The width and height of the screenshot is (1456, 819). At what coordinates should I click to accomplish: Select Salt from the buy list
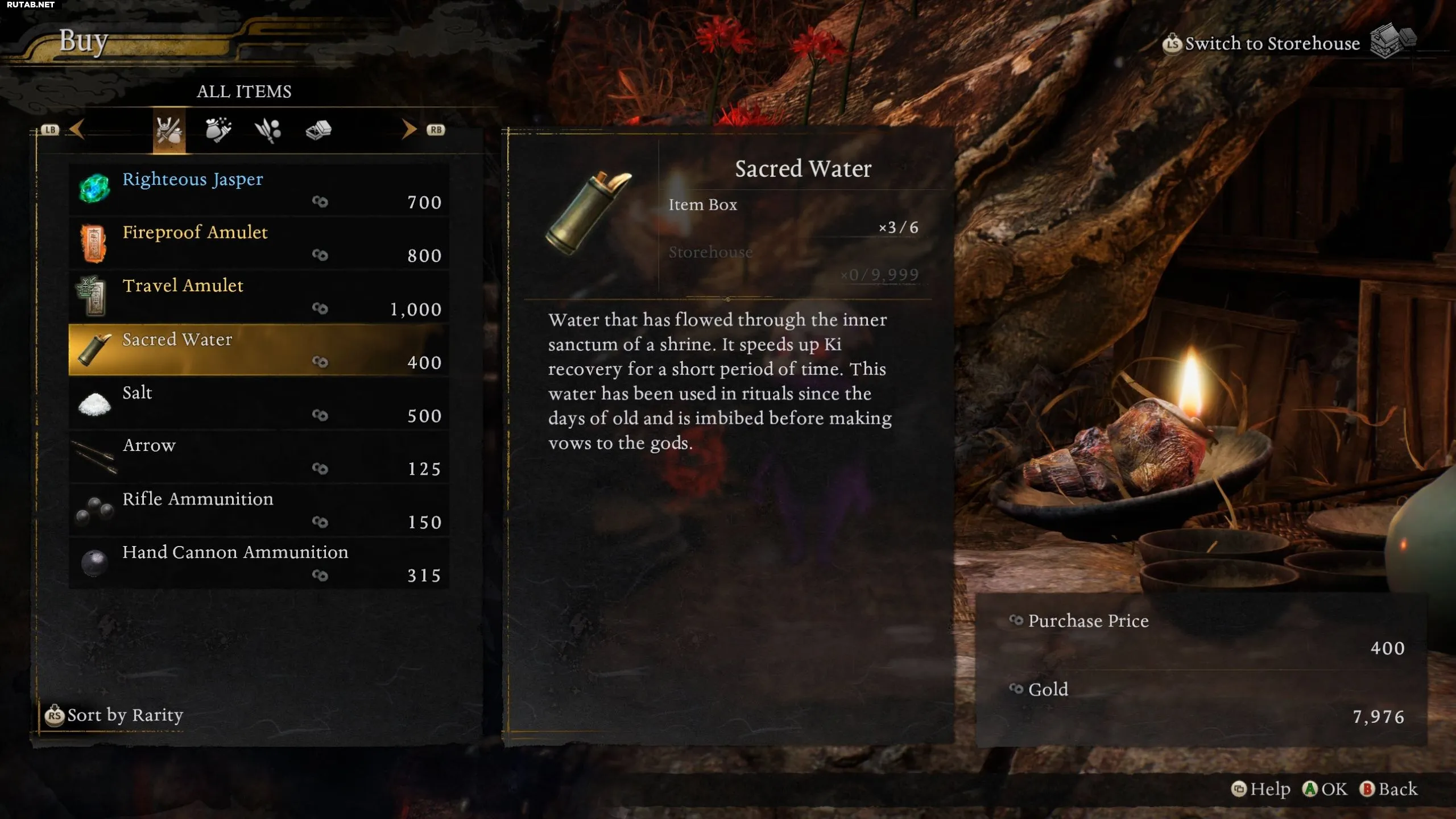point(258,403)
